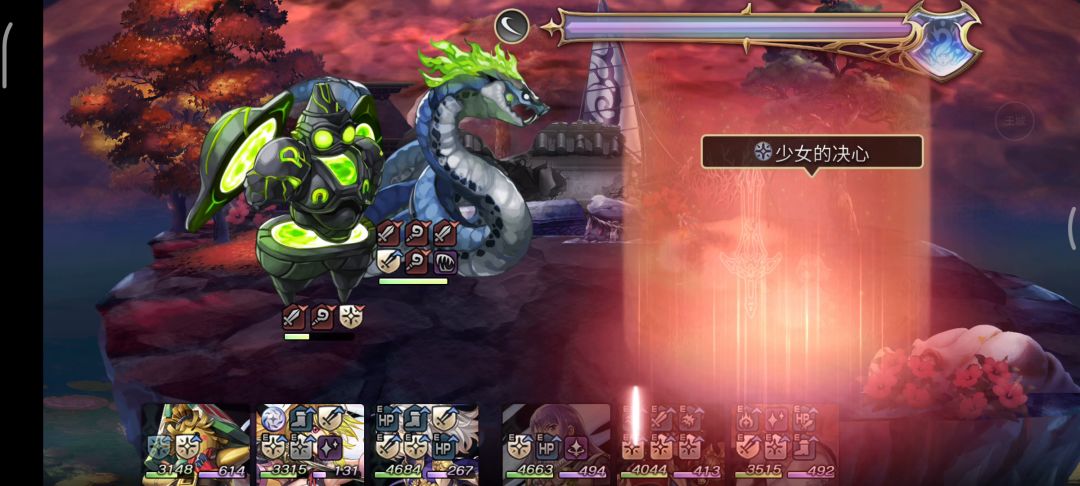Select the golden armored party member with 3148 HP

[x=196, y=442]
